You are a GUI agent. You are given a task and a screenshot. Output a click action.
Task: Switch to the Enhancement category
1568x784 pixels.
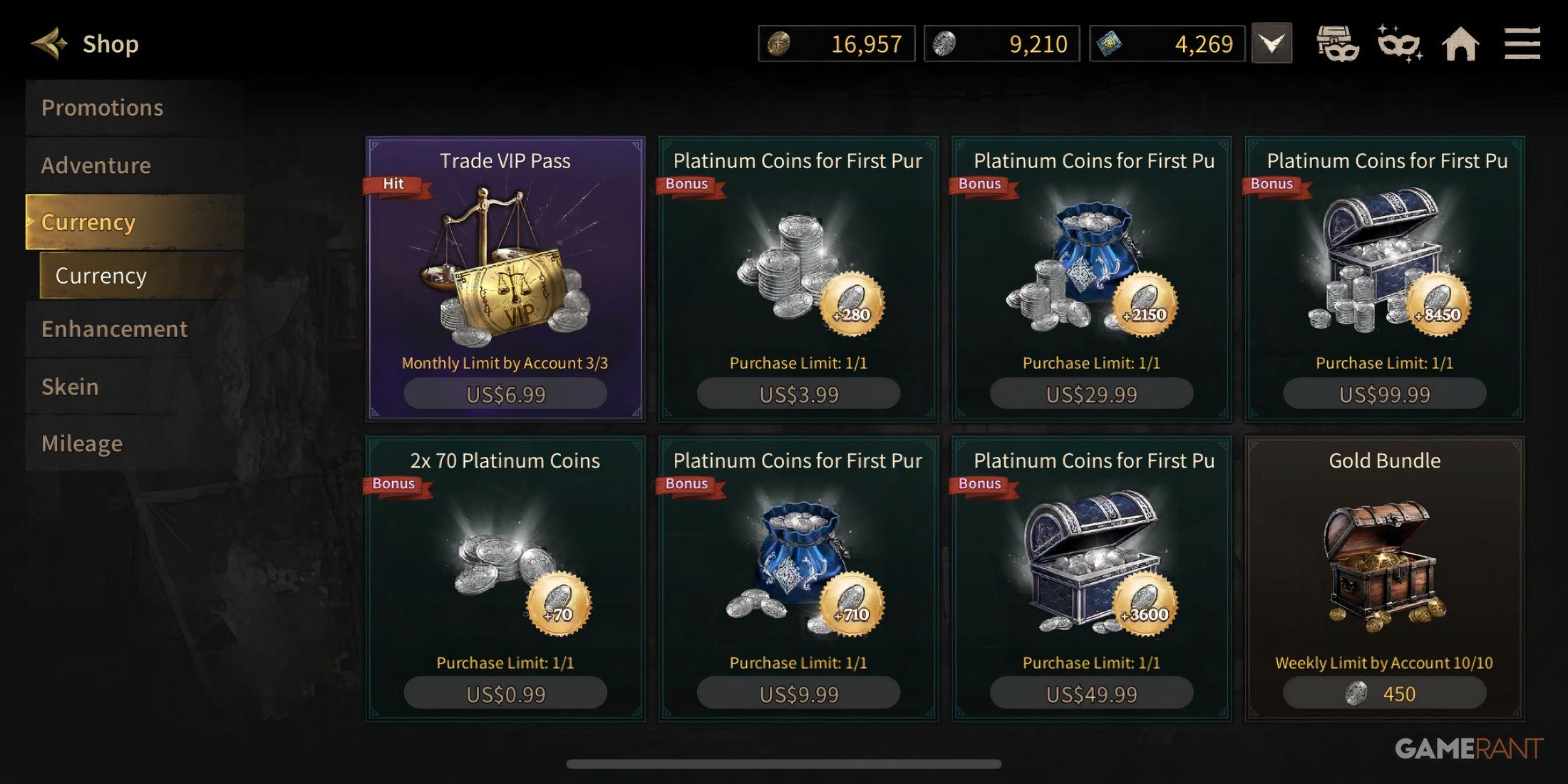115,329
